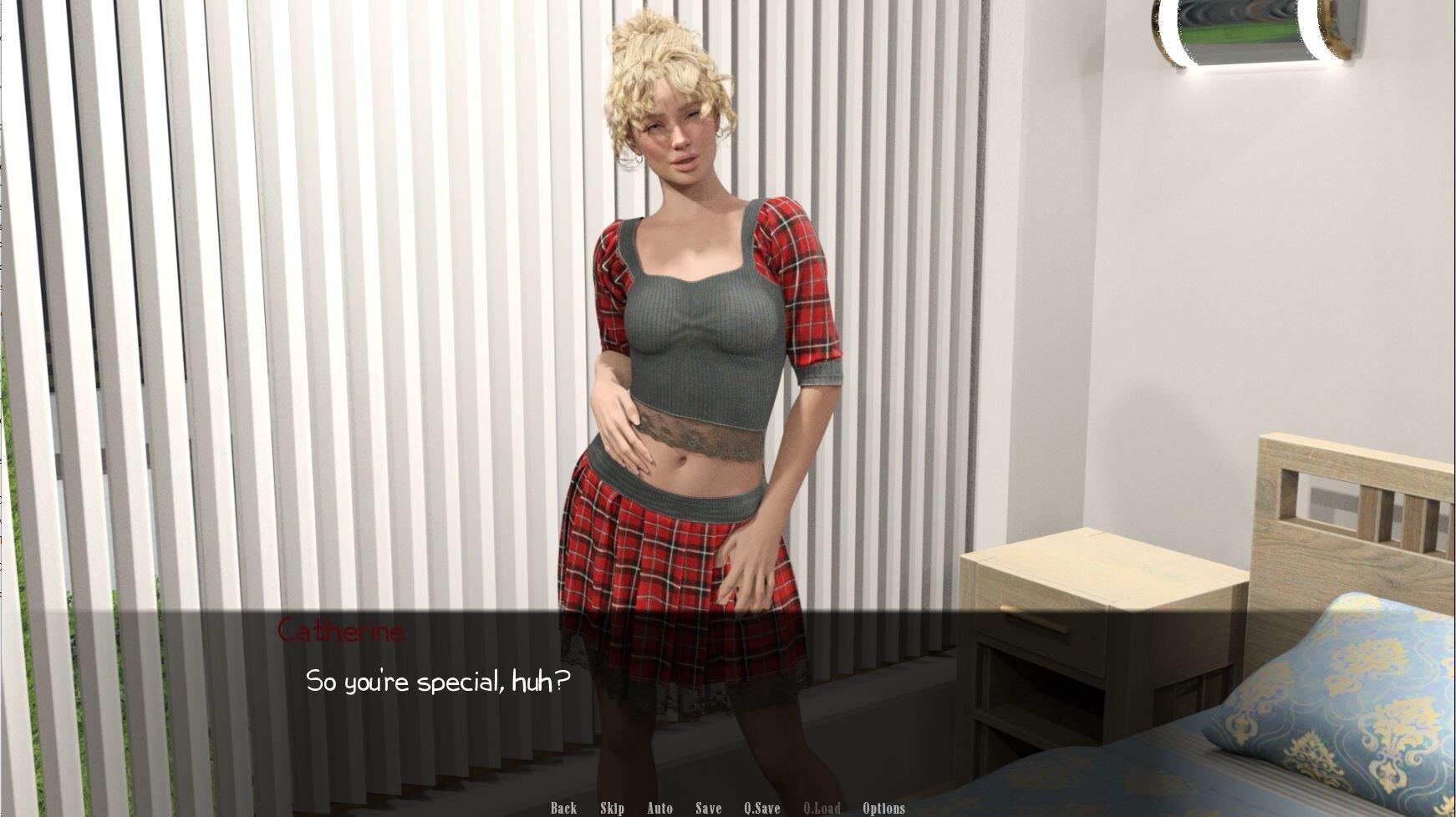Go back to the previous dialogue line
Viewport: 1456px width, 817px height.
pyautogui.click(x=563, y=808)
